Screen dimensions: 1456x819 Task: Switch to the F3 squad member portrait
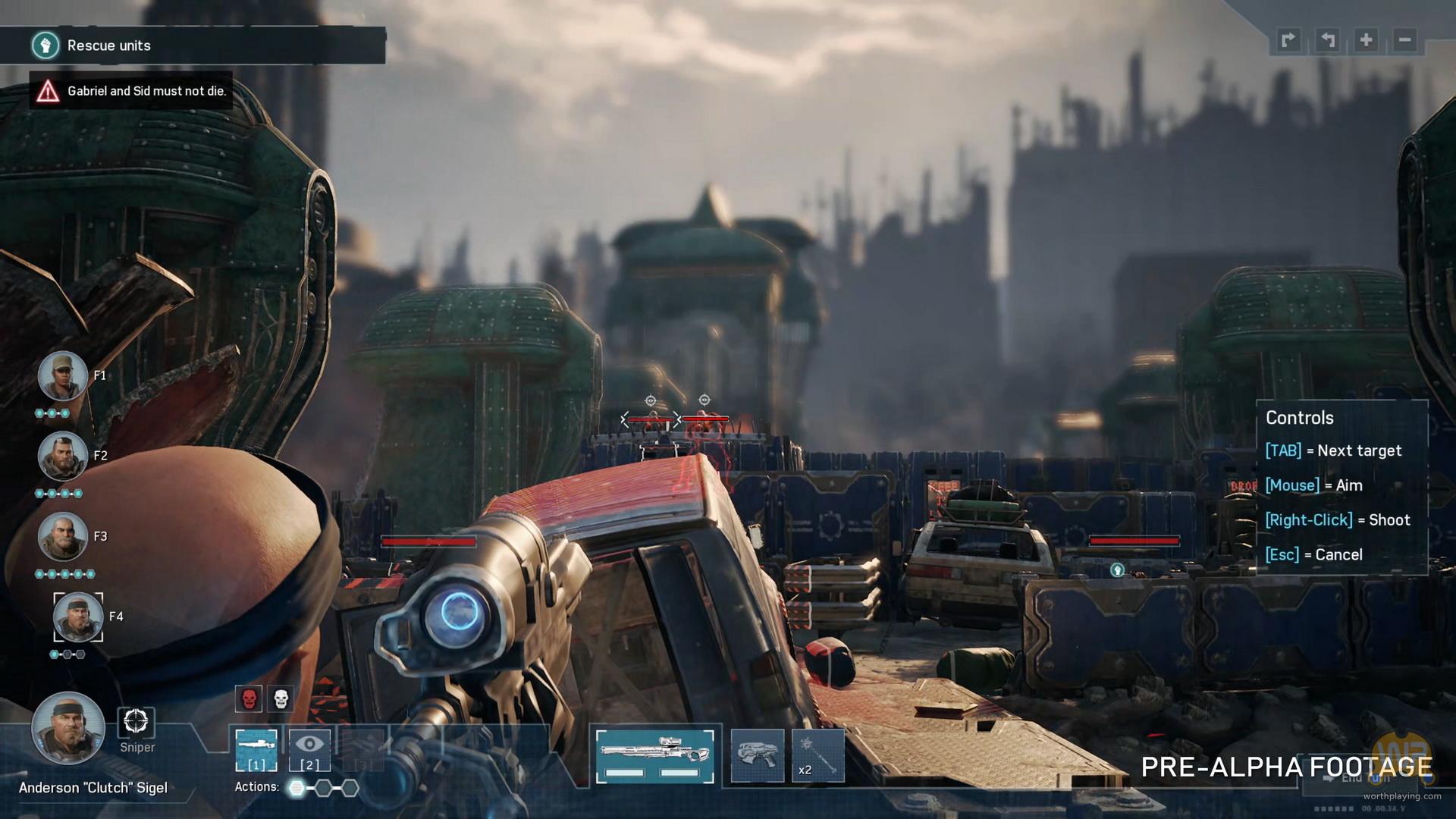tap(62, 537)
